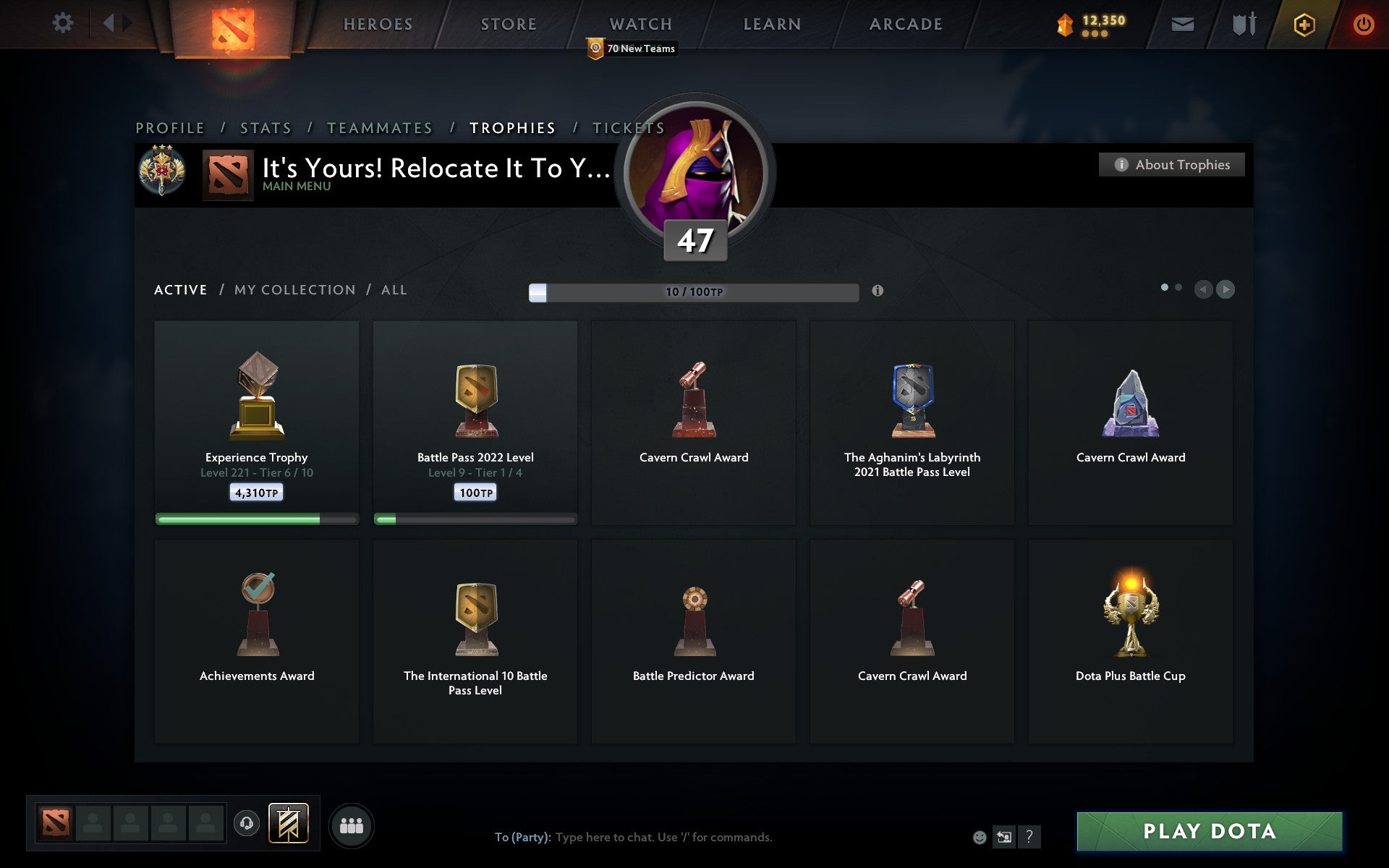The height and width of the screenshot is (868, 1389).
Task: Open the ARCADE menu
Action: [905, 23]
